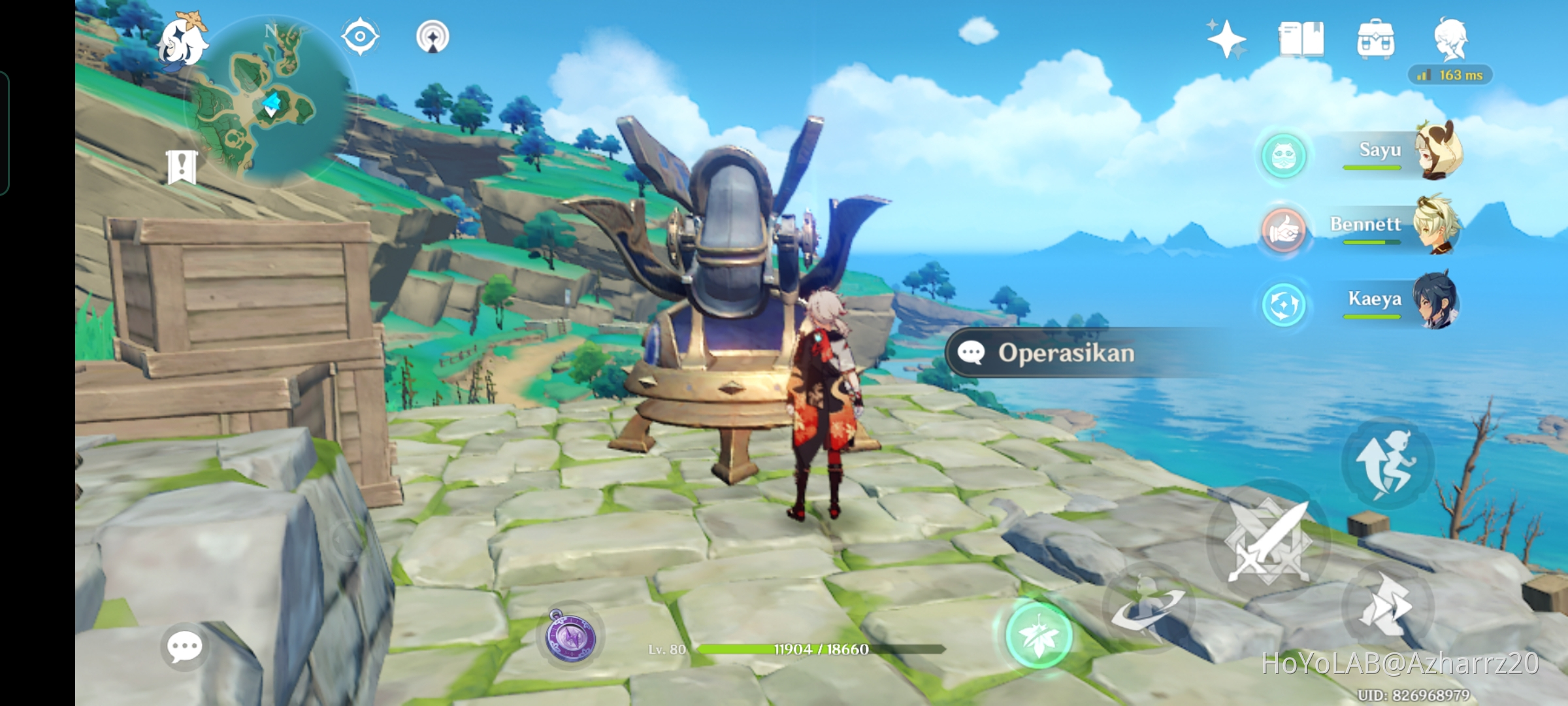Viewport: 1568px width, 706px height.
Task: Open the Adventurer Handbook book icon
Action: [1301, 39]
